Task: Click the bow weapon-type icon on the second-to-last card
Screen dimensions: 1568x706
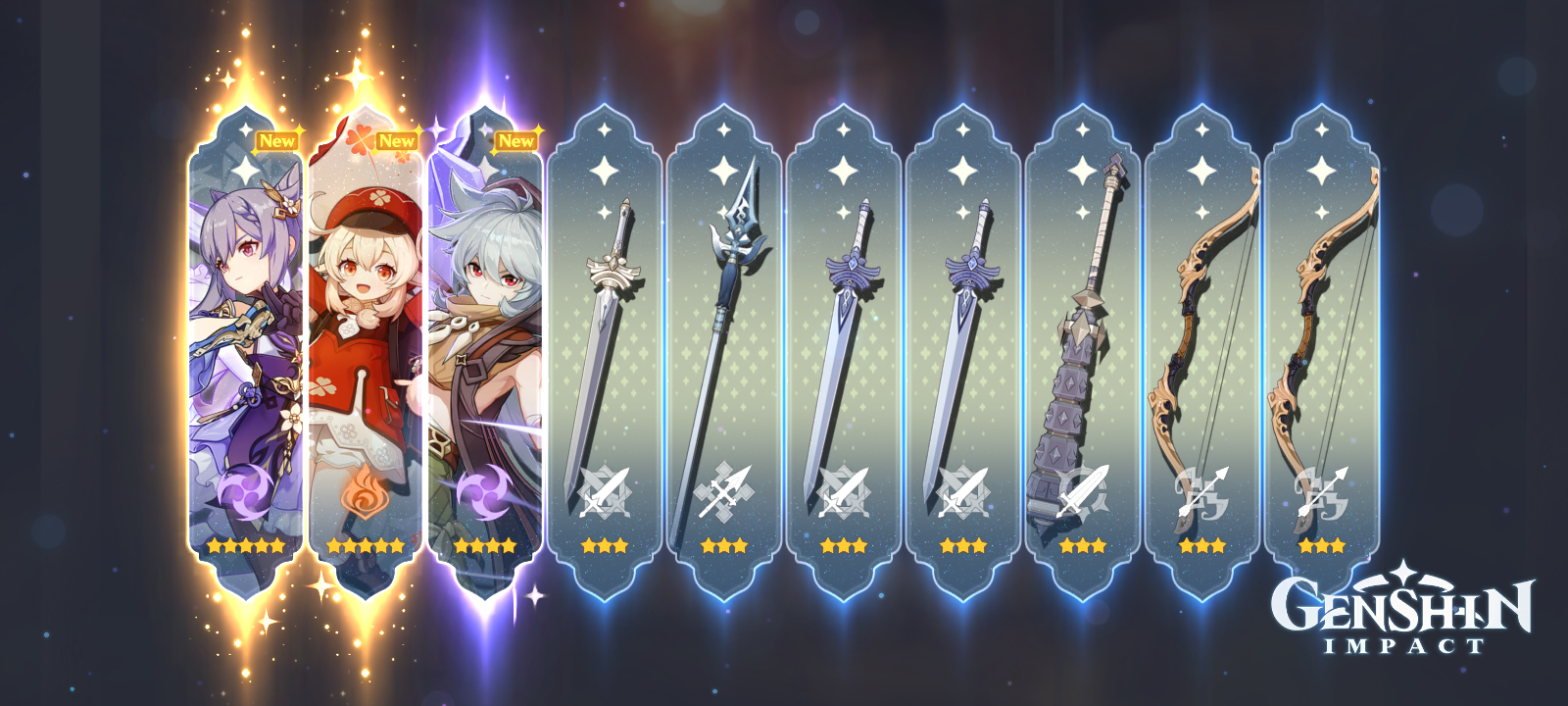Action: [x=1200, y=490]
